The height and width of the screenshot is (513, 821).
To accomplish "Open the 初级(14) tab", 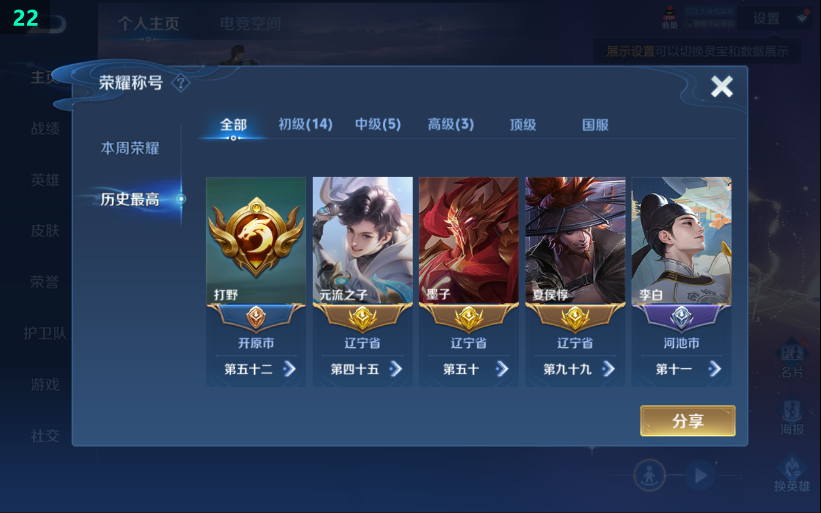I will click(305, 125).
